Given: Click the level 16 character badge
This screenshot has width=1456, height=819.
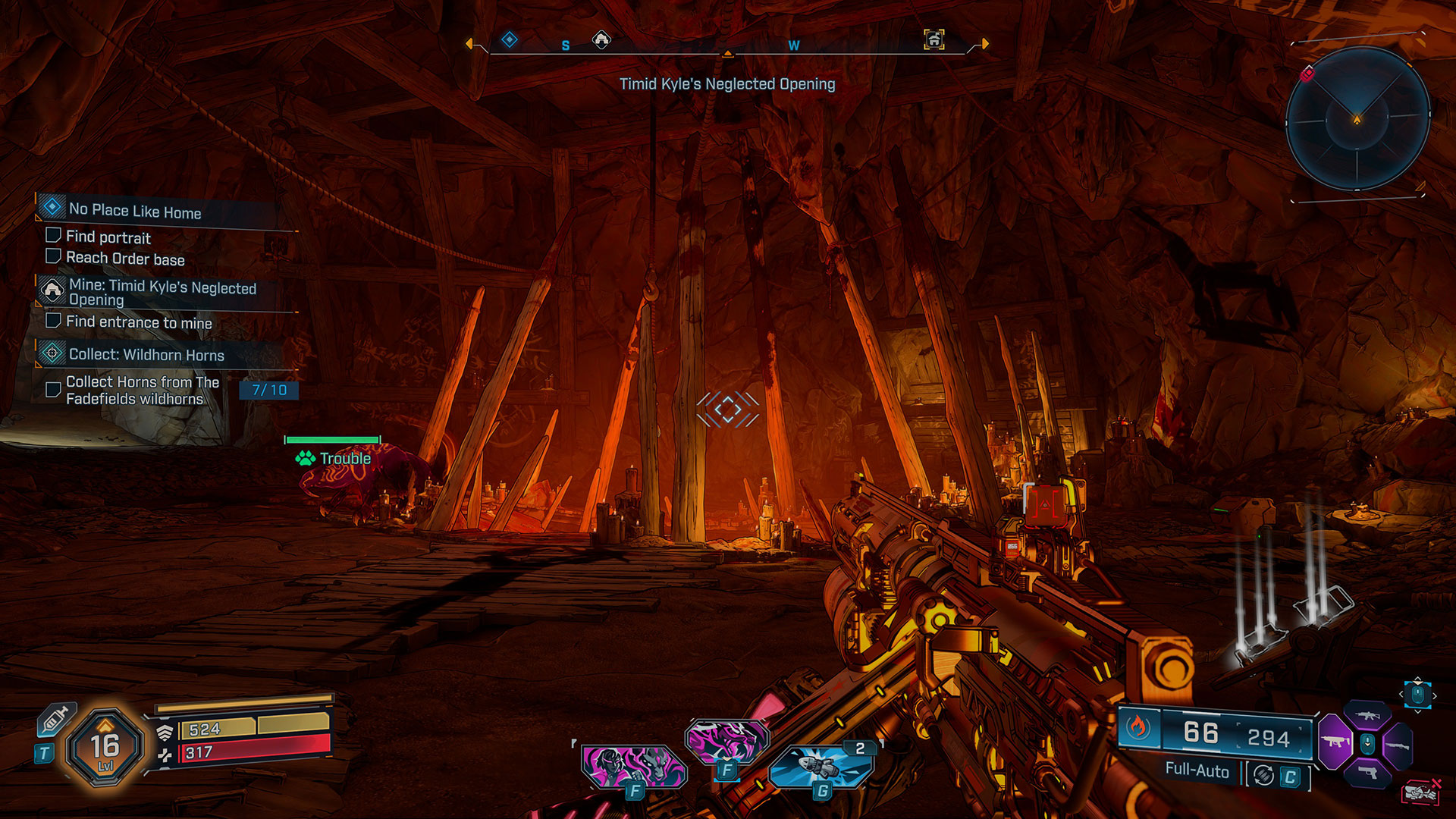Looking at the screenshot, I should (x=105, y=747).
